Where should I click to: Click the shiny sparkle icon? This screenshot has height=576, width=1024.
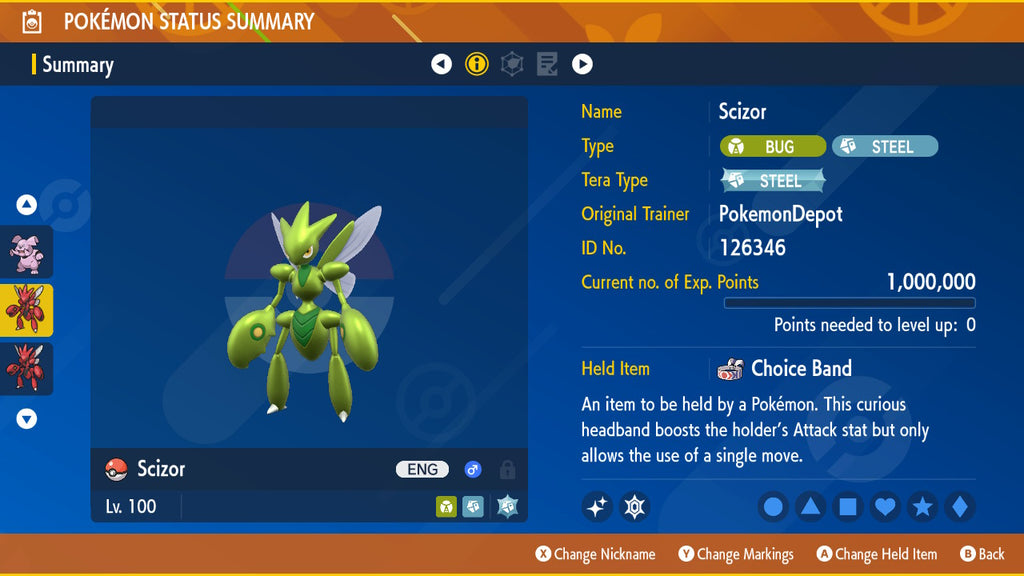[x=597, y=507]
